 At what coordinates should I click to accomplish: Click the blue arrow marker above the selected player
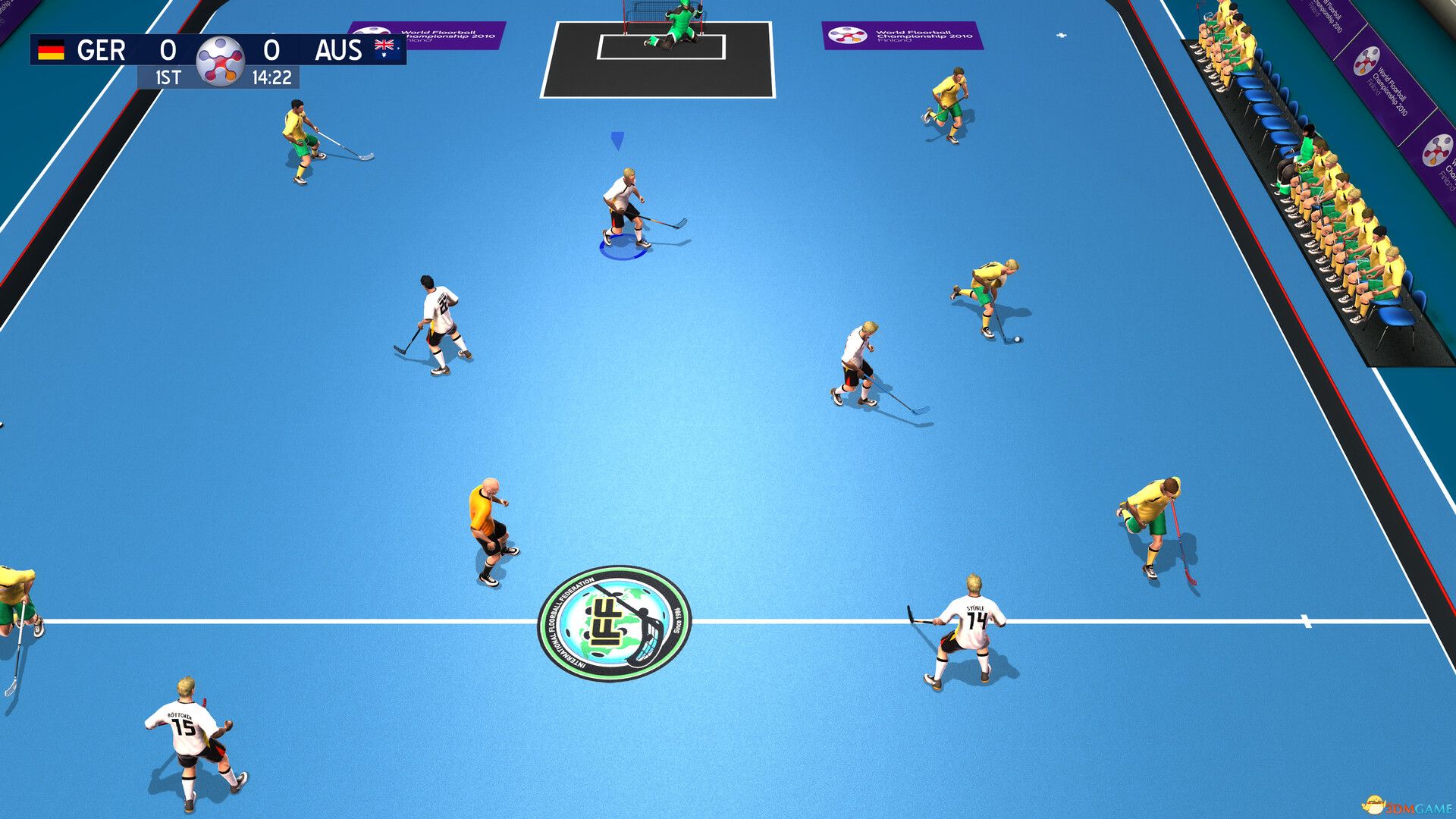616,140
